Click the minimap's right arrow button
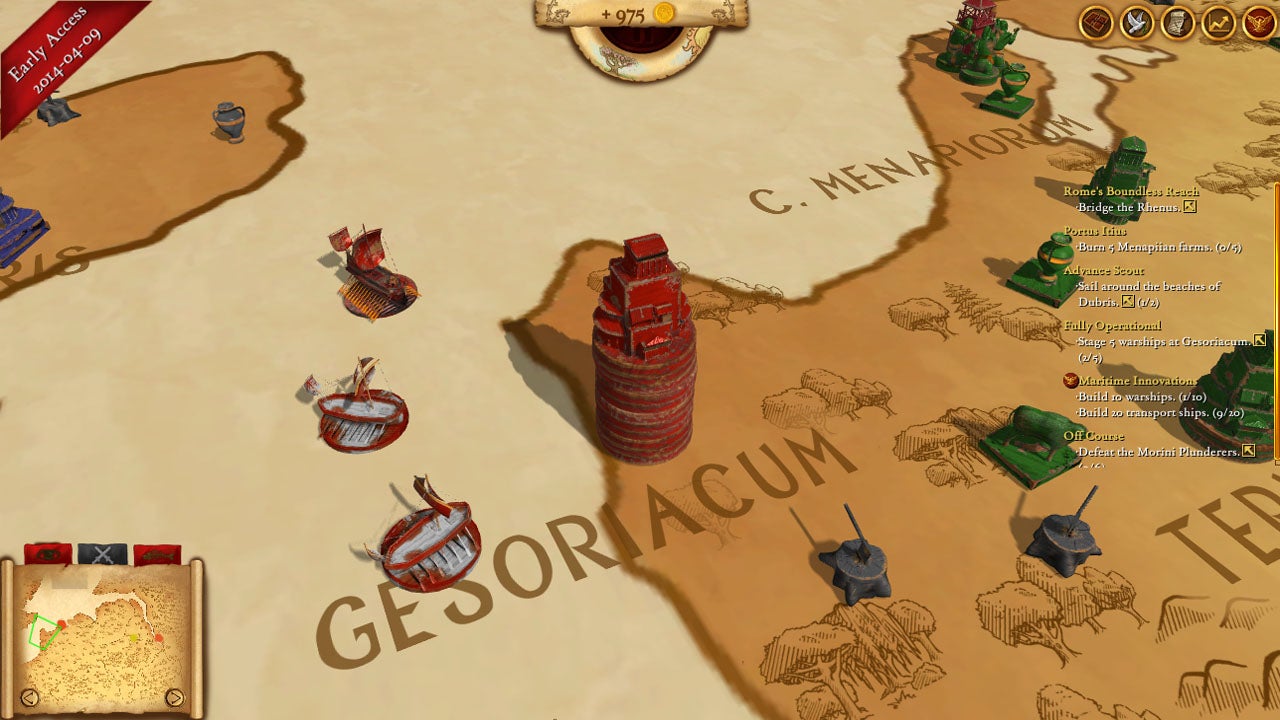The image size is (1280, 720). 174,697
